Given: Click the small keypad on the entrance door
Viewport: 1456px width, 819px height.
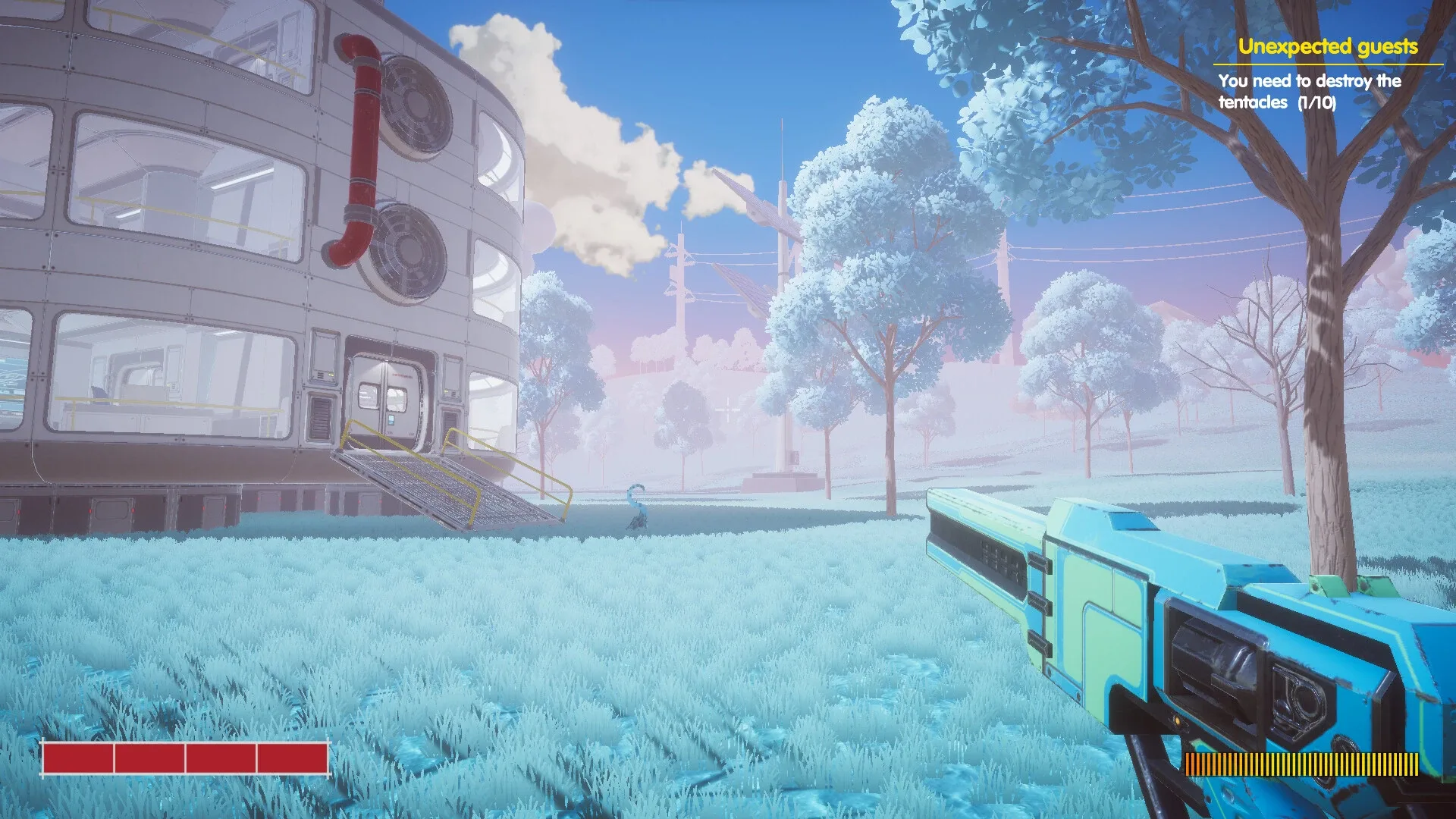Looking at the screenshot, I should click(391, 419).
